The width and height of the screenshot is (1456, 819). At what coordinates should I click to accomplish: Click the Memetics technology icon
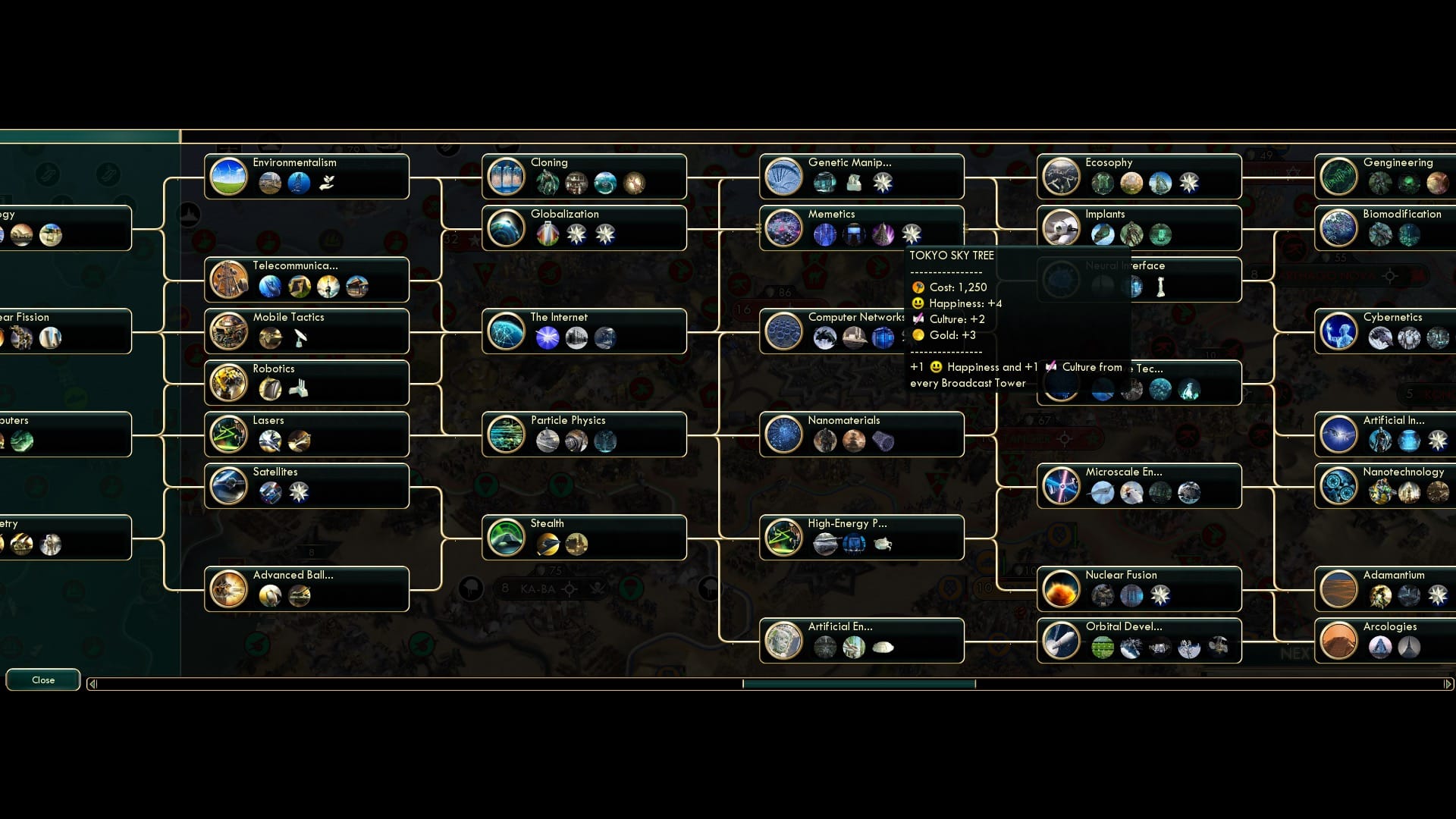pyautogui.click(x=784, y=228)
